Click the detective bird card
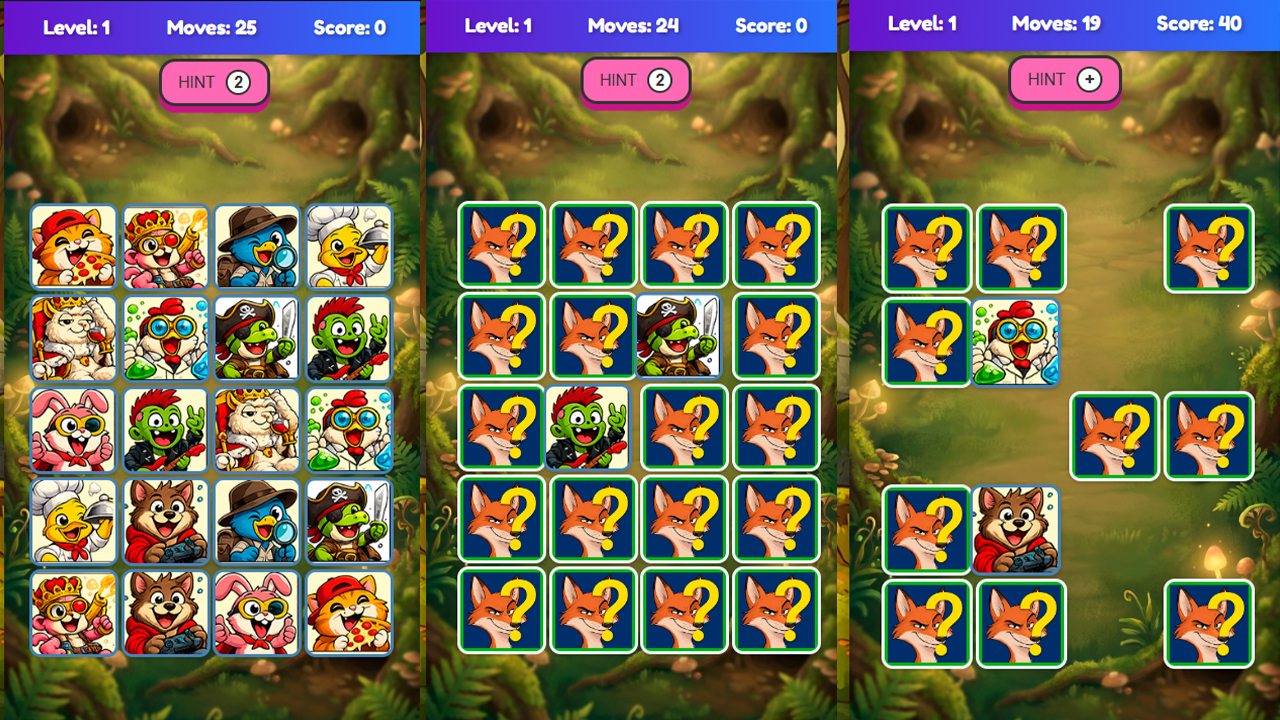This screenshot has width=1280, height=720. click(x=258, y=246)
